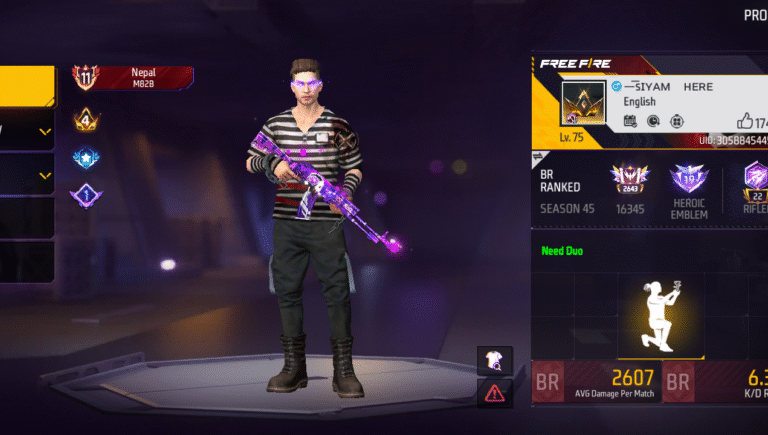The width and height of the screenshot is (768, 435).
Task: Select the highlighted yellow side tab
Action: point(27,87)
